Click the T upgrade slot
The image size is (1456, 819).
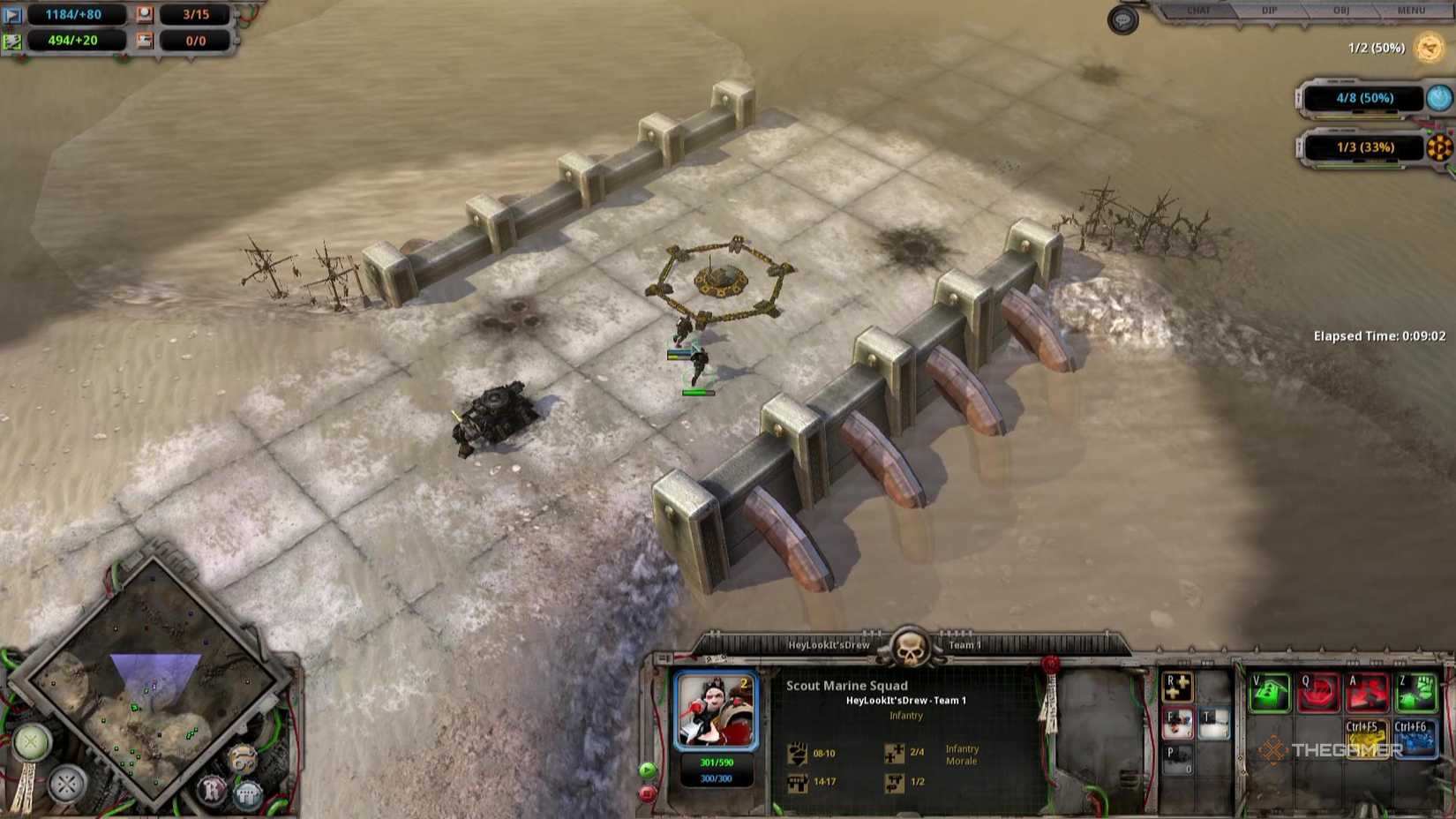pos(1214,724)
